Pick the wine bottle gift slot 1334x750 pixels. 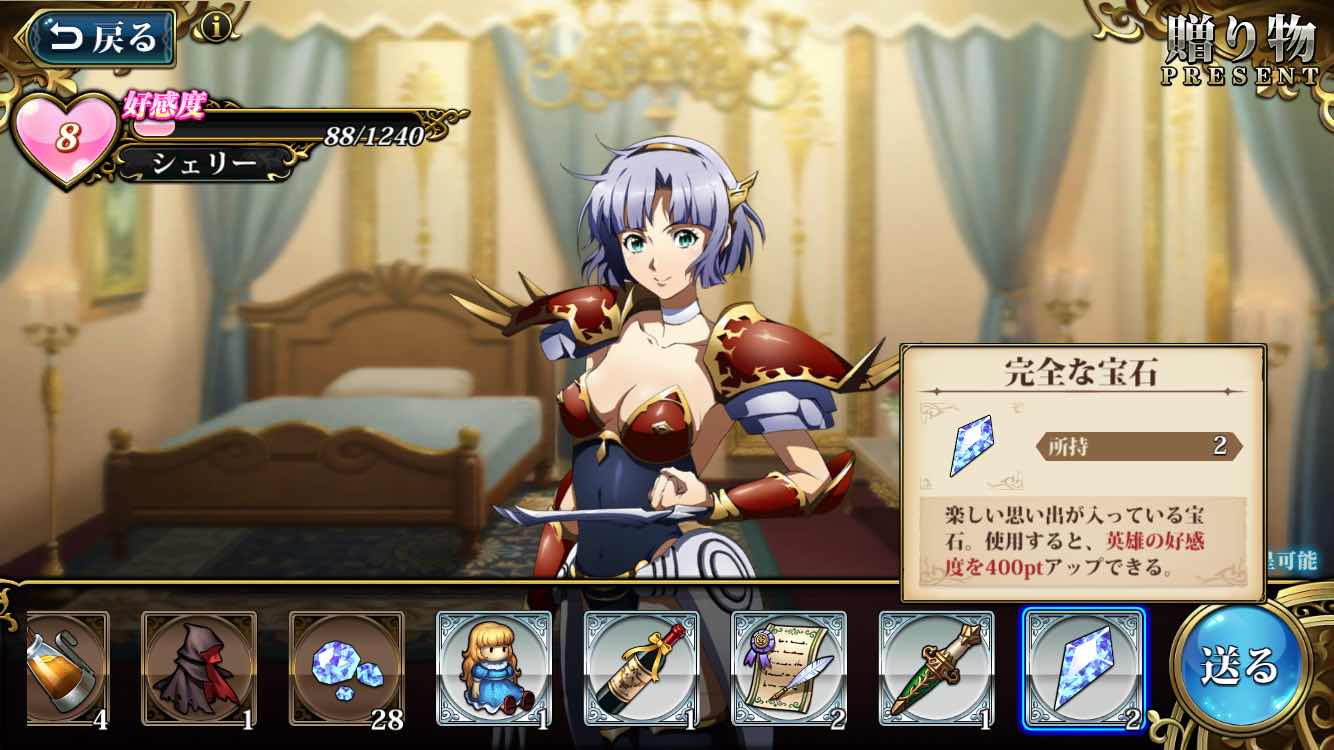[x=641, y=667]
